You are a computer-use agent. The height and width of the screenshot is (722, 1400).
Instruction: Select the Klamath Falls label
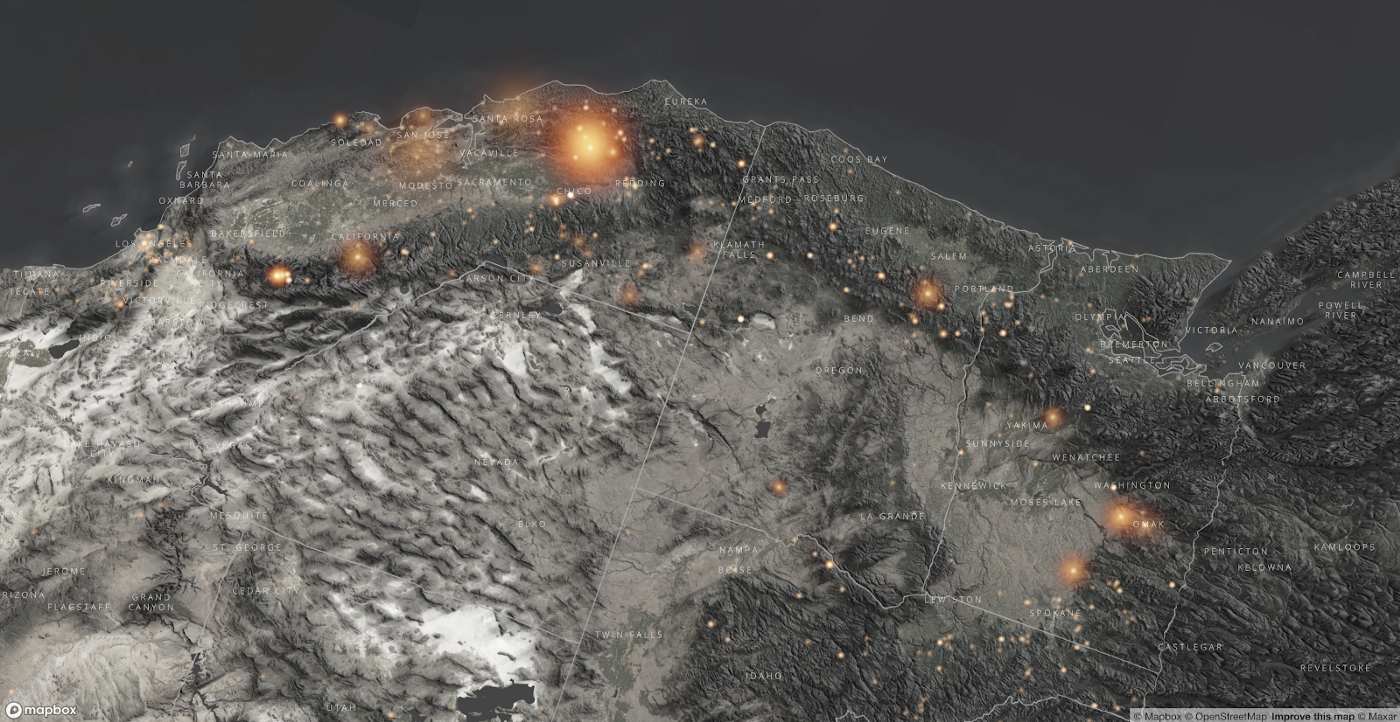[x=738, y=249]
